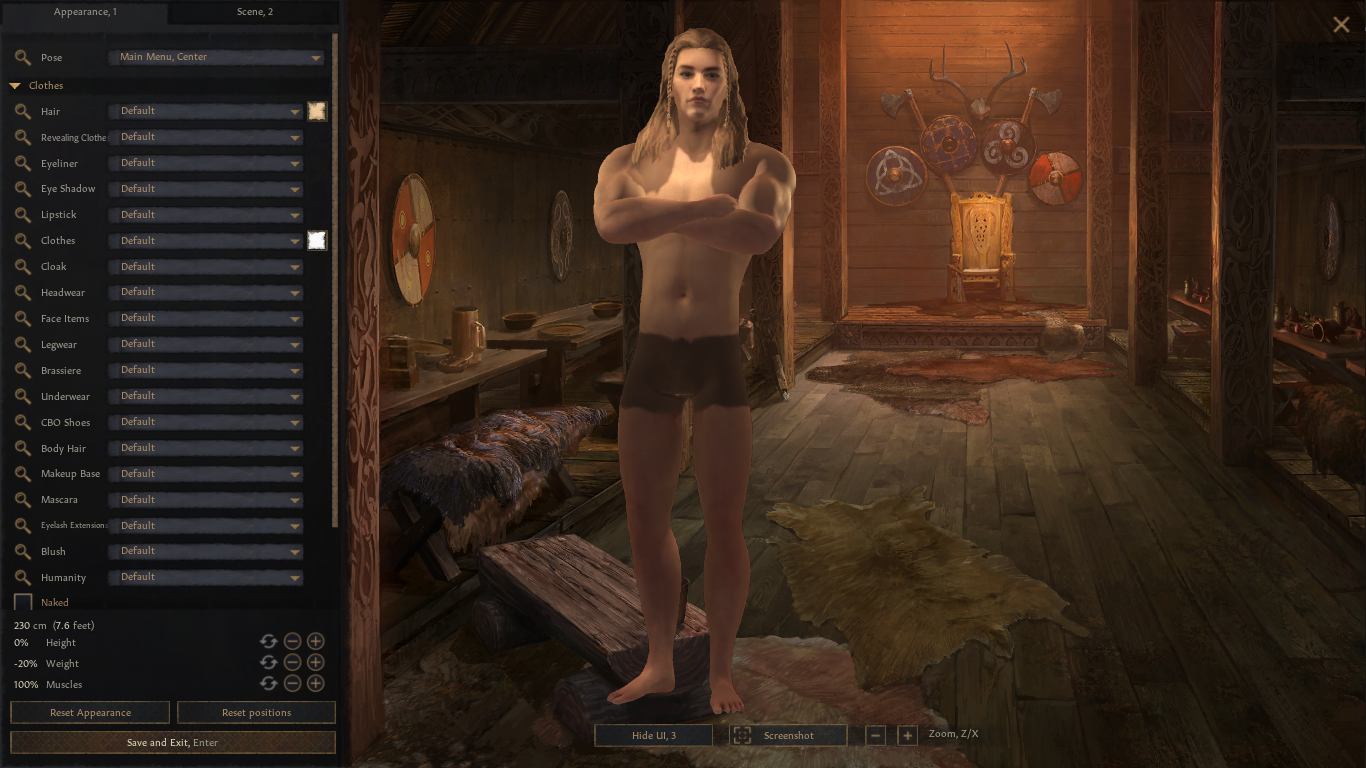The width and height of the screenshot is (1366, 768).
Task: Collapse the Clothes section
Action: (x=15, y=86)
